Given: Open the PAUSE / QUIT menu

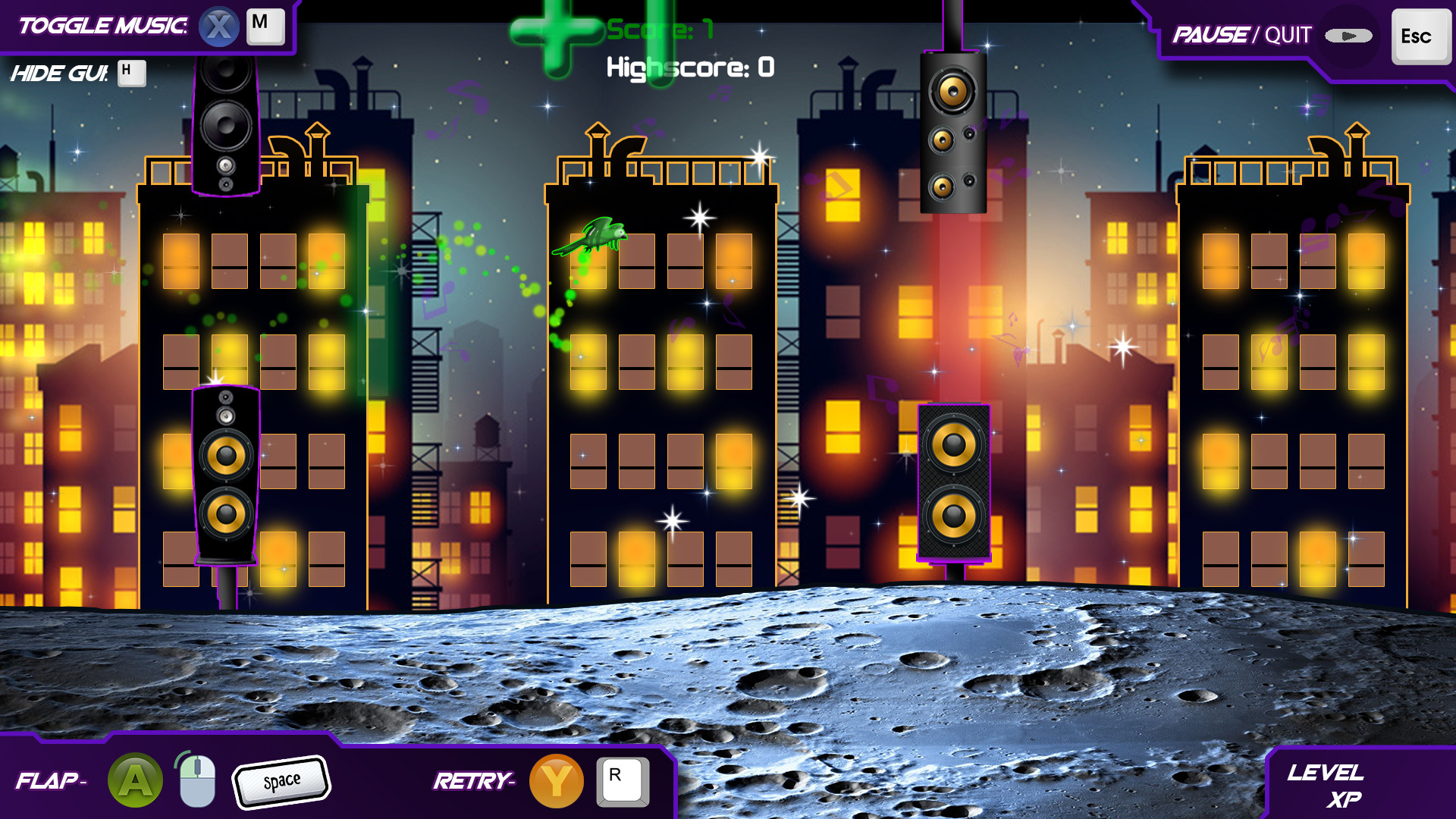Looking at the screenshot, I should click(x=1210, y=33).
